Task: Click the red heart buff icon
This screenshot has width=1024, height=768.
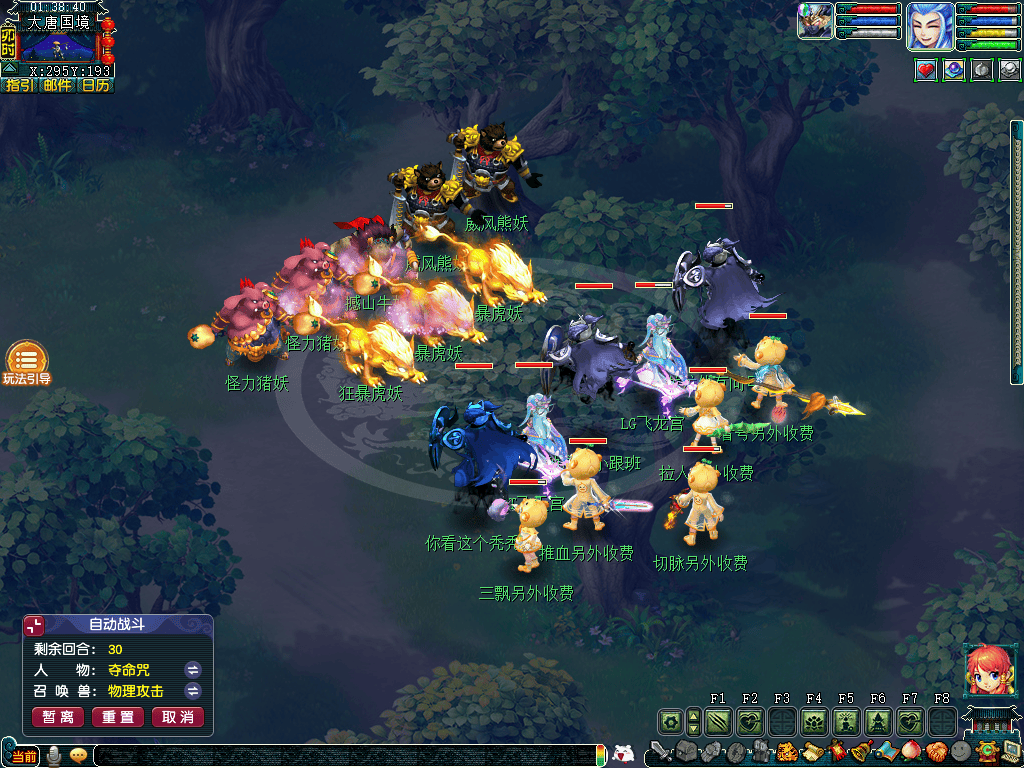Action: [x=926, y=71]
